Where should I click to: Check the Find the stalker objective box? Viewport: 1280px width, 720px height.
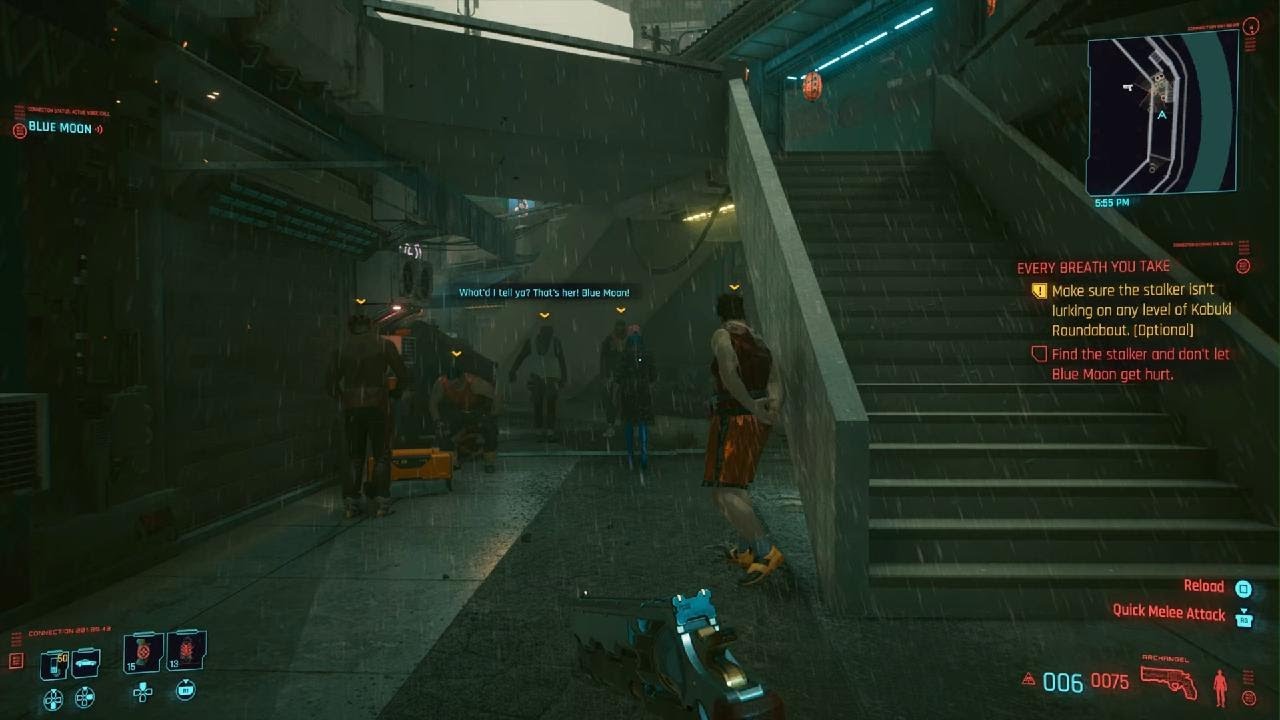(x=1041, y=354)
